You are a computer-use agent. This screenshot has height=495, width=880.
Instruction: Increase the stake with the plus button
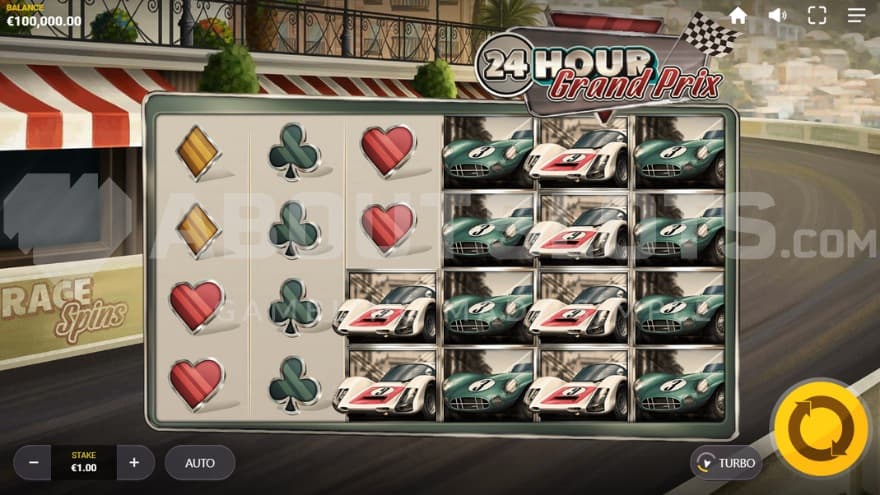tap(134, 463)
